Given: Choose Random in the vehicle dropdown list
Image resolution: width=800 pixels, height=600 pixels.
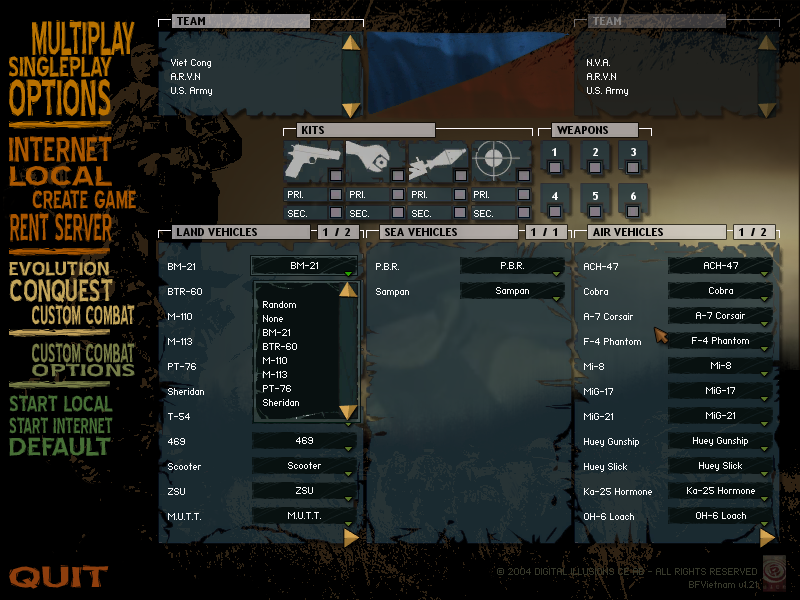Looking at the screenshot, I should (279, 305).
